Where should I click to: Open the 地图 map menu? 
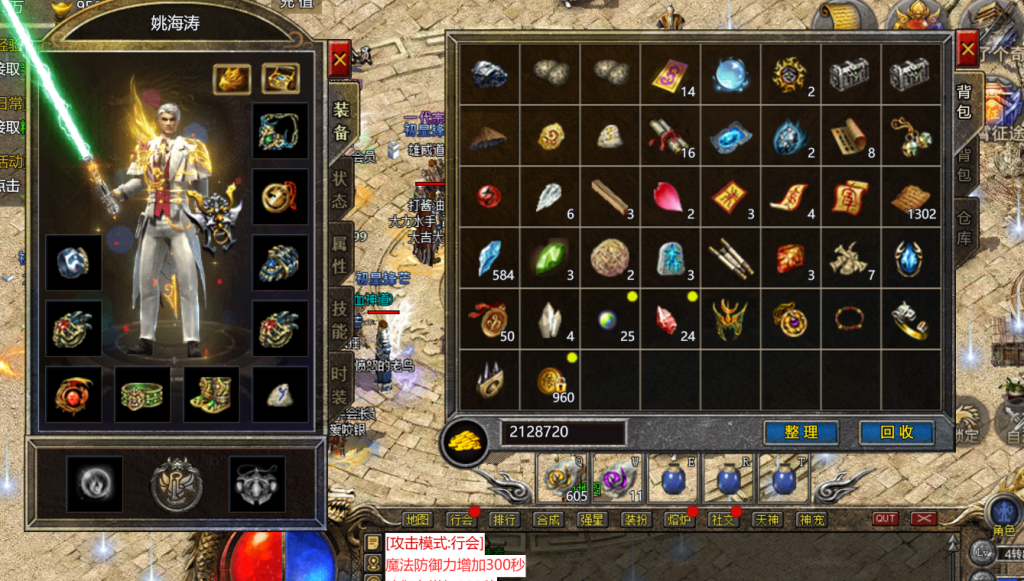point(417,519)
